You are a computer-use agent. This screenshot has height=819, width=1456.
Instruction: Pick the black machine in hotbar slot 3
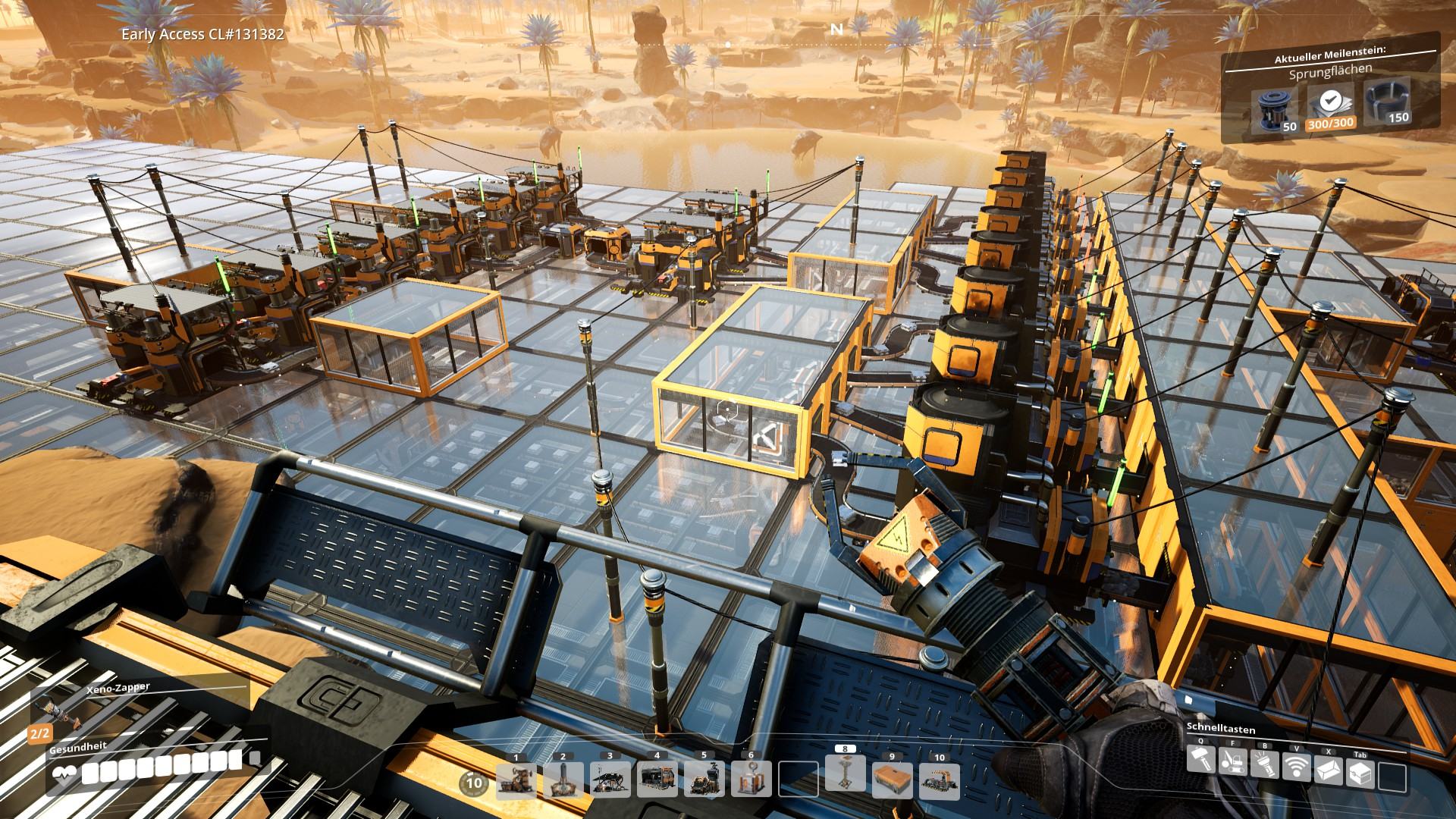tap(610, 780)
